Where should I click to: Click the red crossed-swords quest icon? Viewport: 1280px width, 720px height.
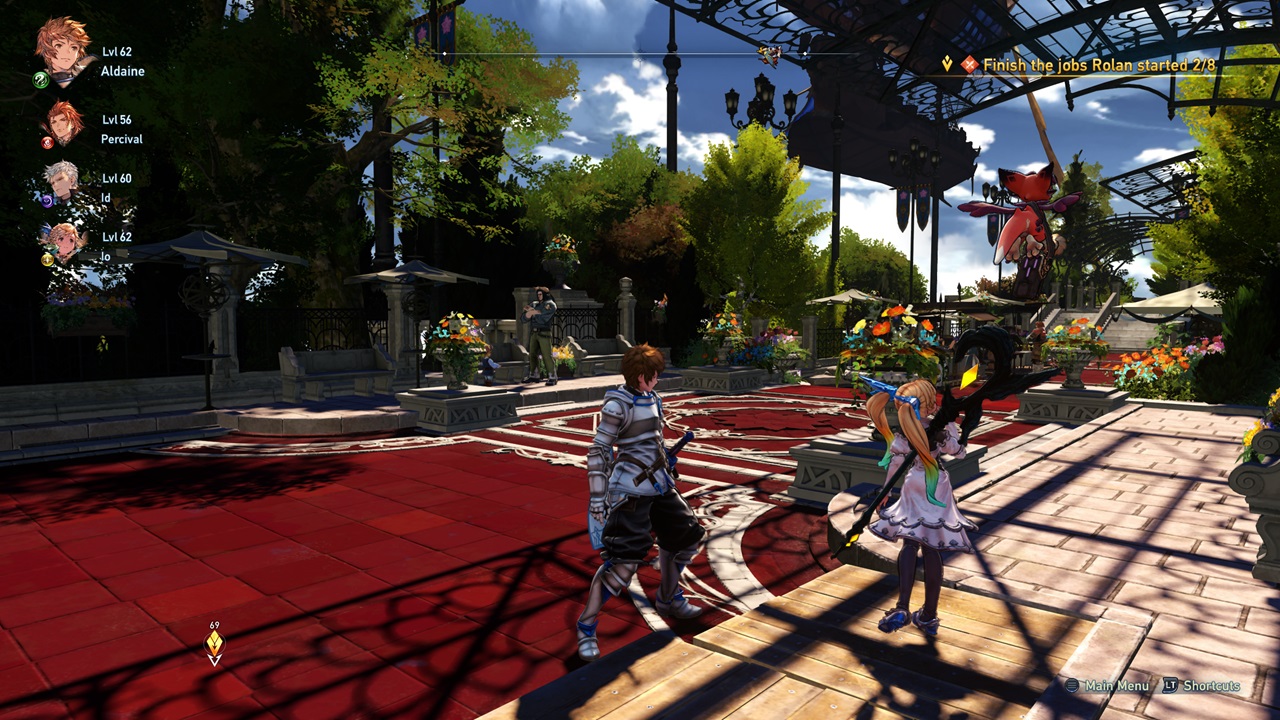tap(970, 65)
